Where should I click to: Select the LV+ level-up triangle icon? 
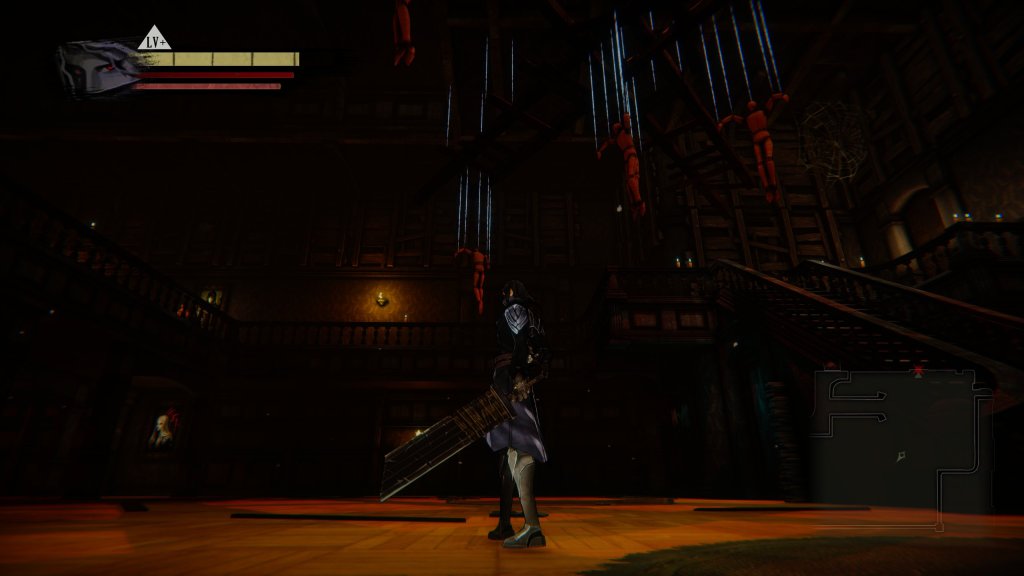(154, 40)
